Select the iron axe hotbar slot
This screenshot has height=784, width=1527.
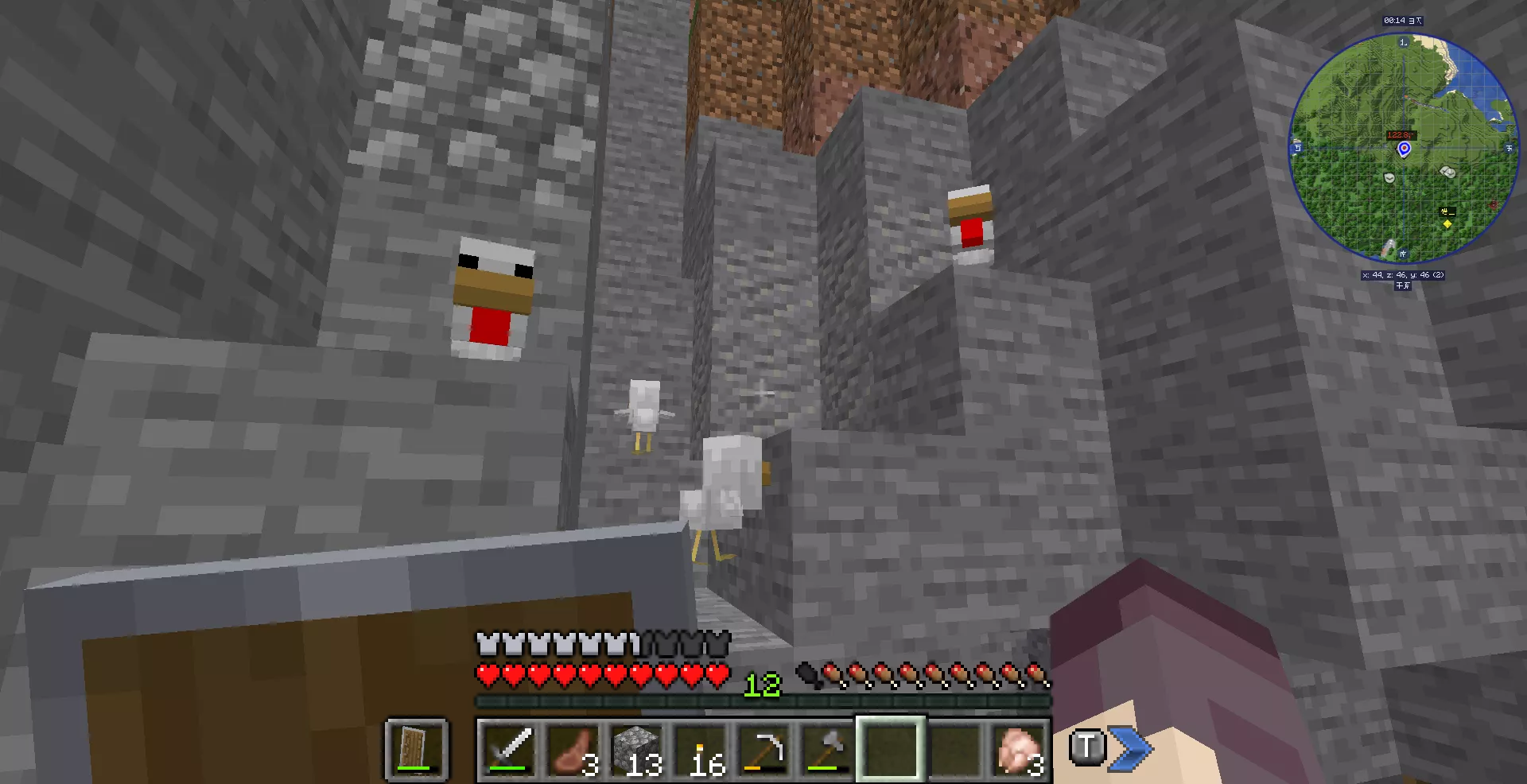coord(827,749)
